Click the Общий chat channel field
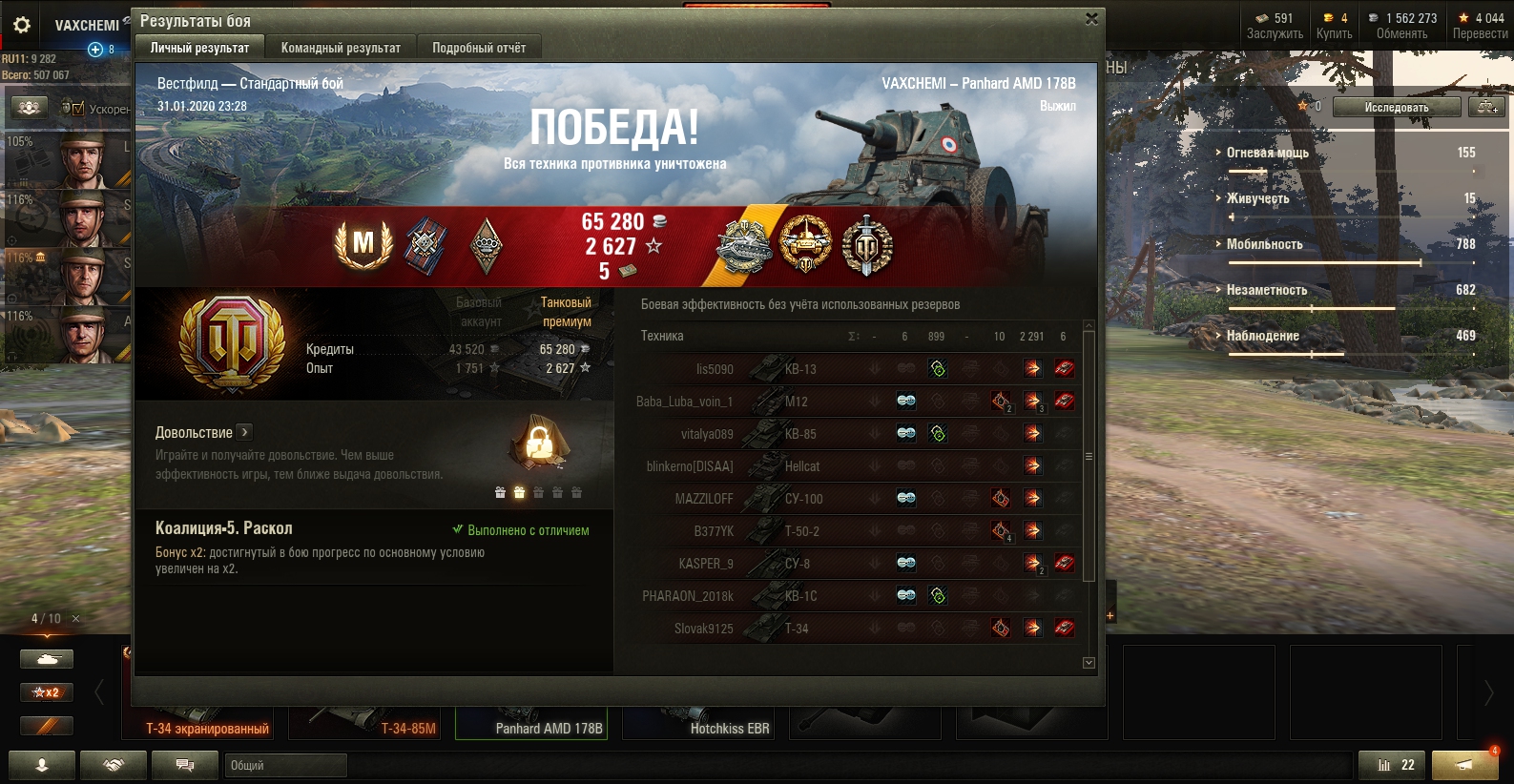Viewport: 1514px width, 784px height. tap(286, 765)
